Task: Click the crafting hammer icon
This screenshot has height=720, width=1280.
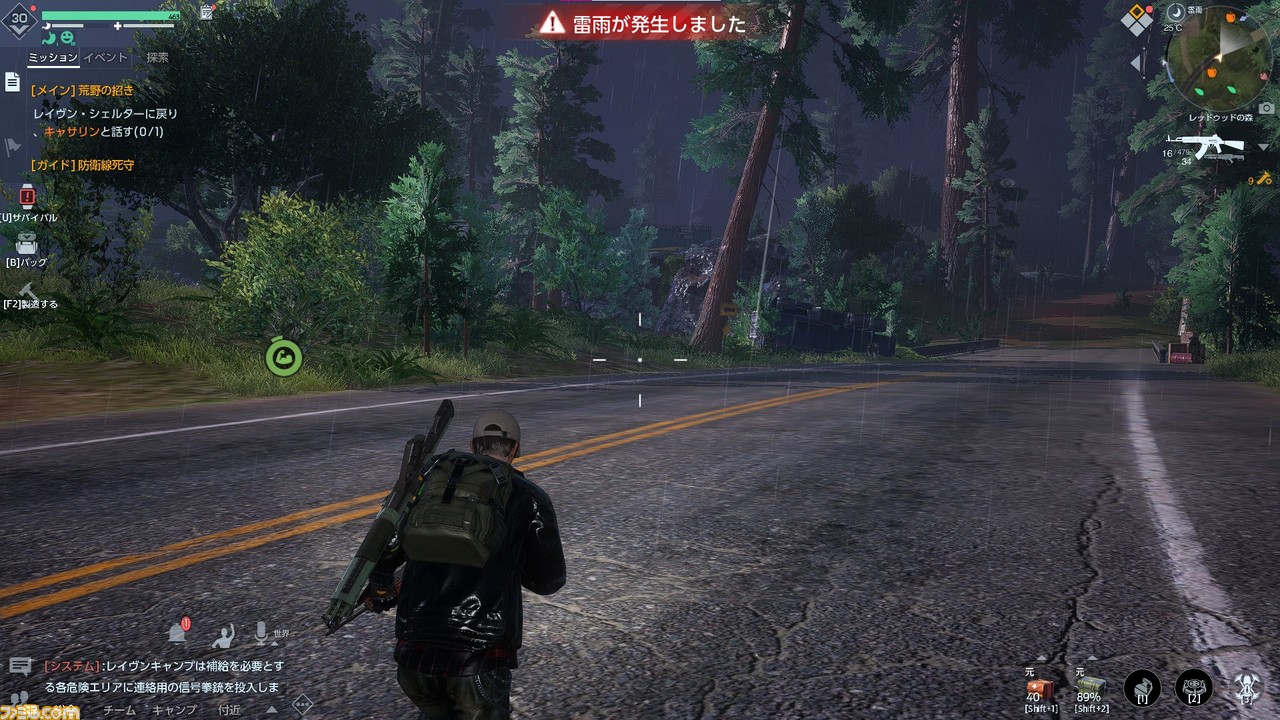Action: pos(27,290)
